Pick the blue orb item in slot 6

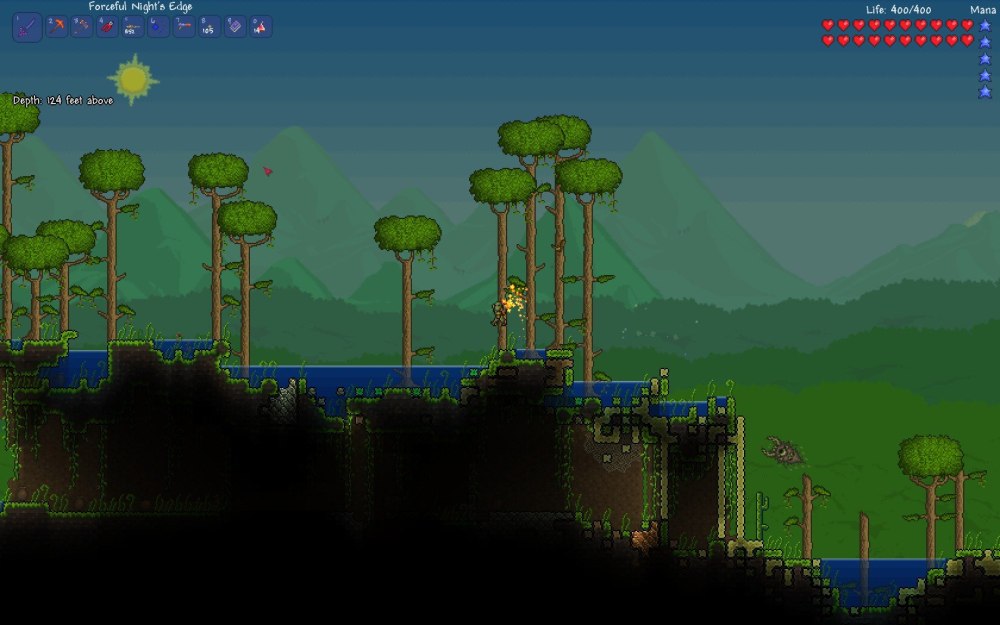pyautogui.click(x=158, y=27)
